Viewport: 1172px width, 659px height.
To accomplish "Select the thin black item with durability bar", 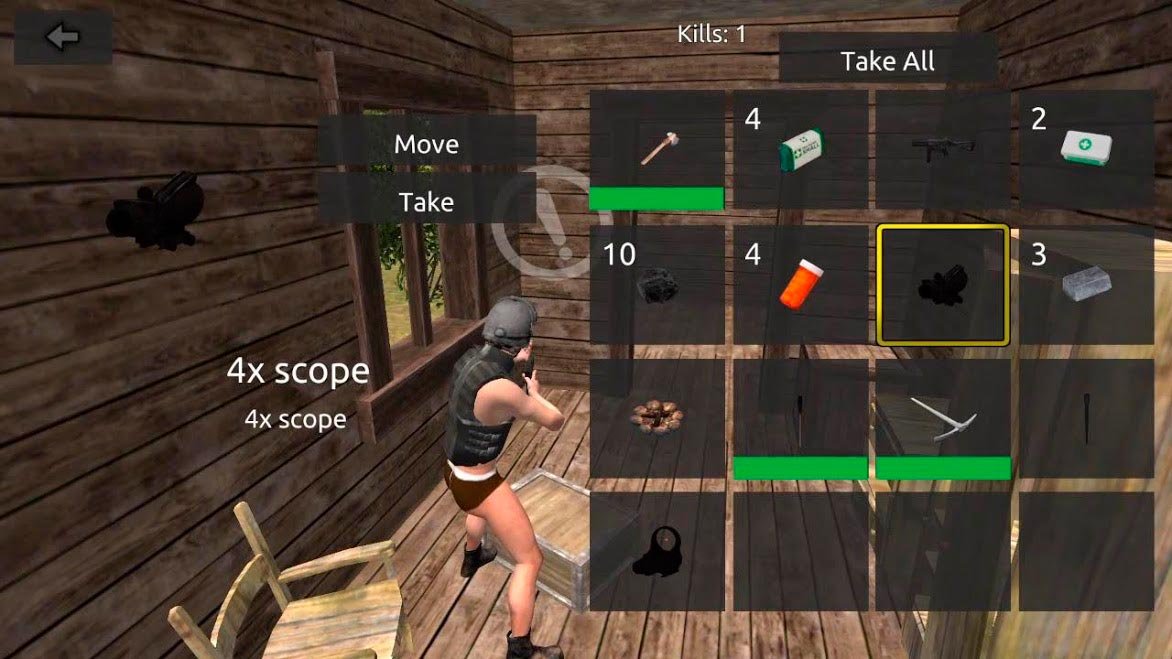I will click(800, 418).
